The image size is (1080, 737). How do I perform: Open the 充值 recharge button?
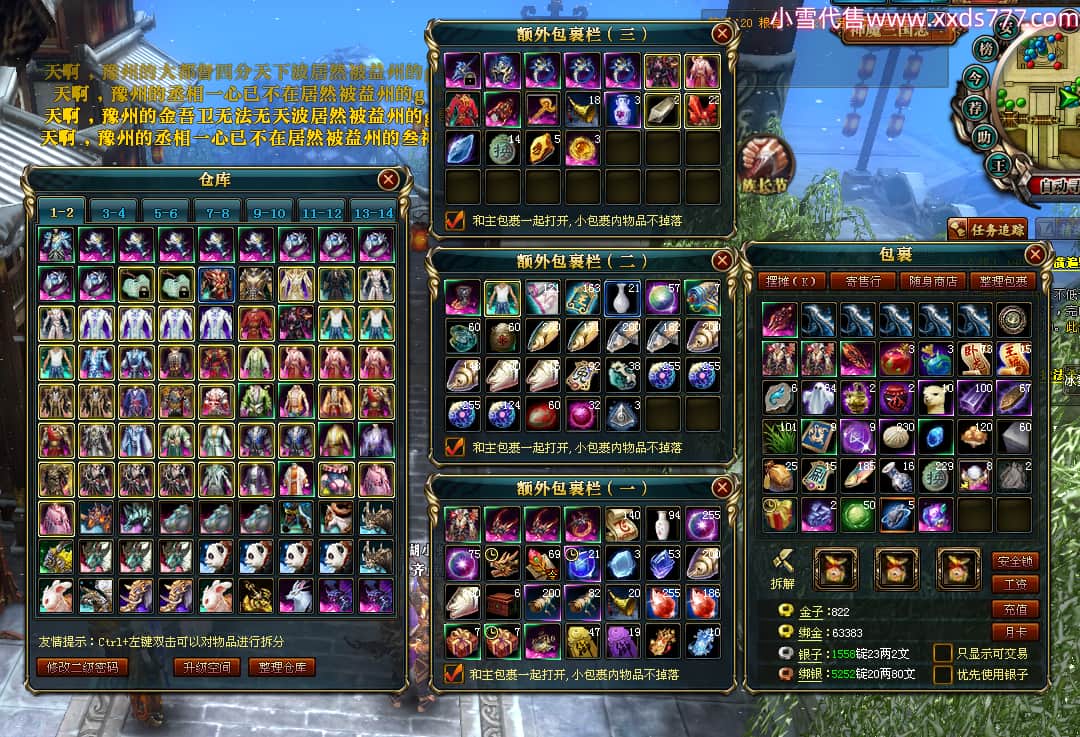1014,609
